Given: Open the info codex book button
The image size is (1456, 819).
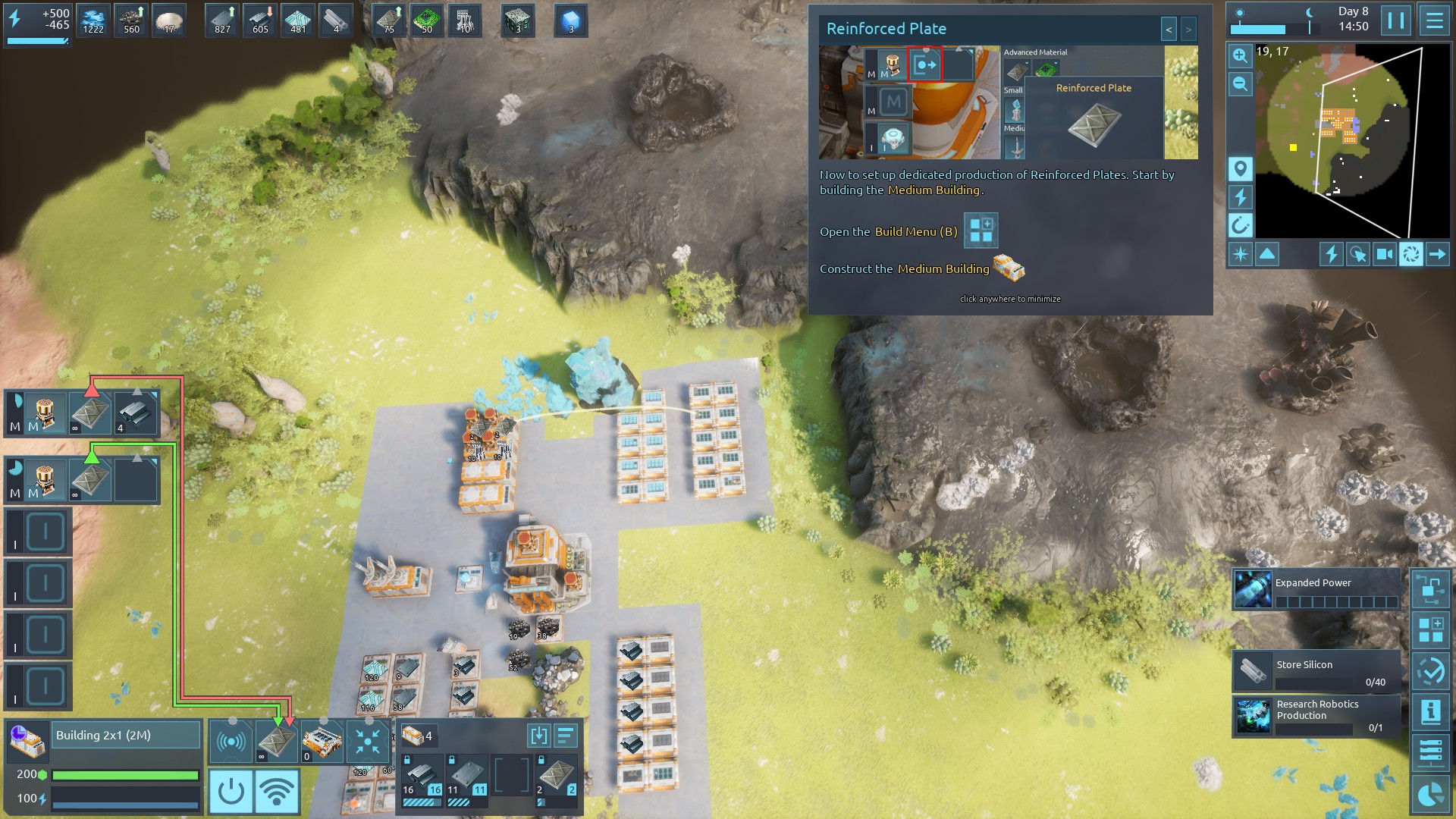Looking at the screenshot, I should (x=1430, y=712).
